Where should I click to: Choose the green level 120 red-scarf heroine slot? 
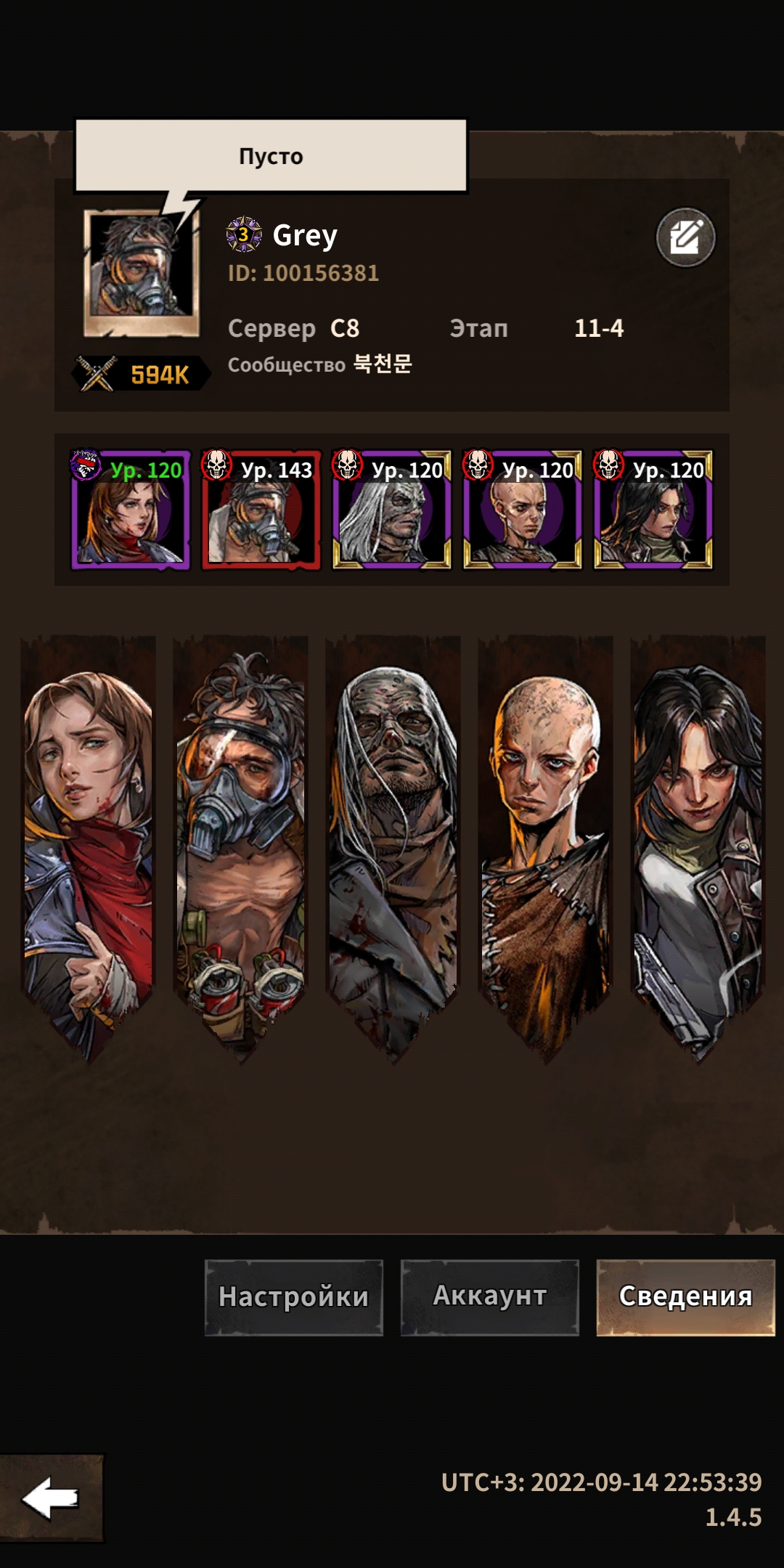[x=131, y=510]
